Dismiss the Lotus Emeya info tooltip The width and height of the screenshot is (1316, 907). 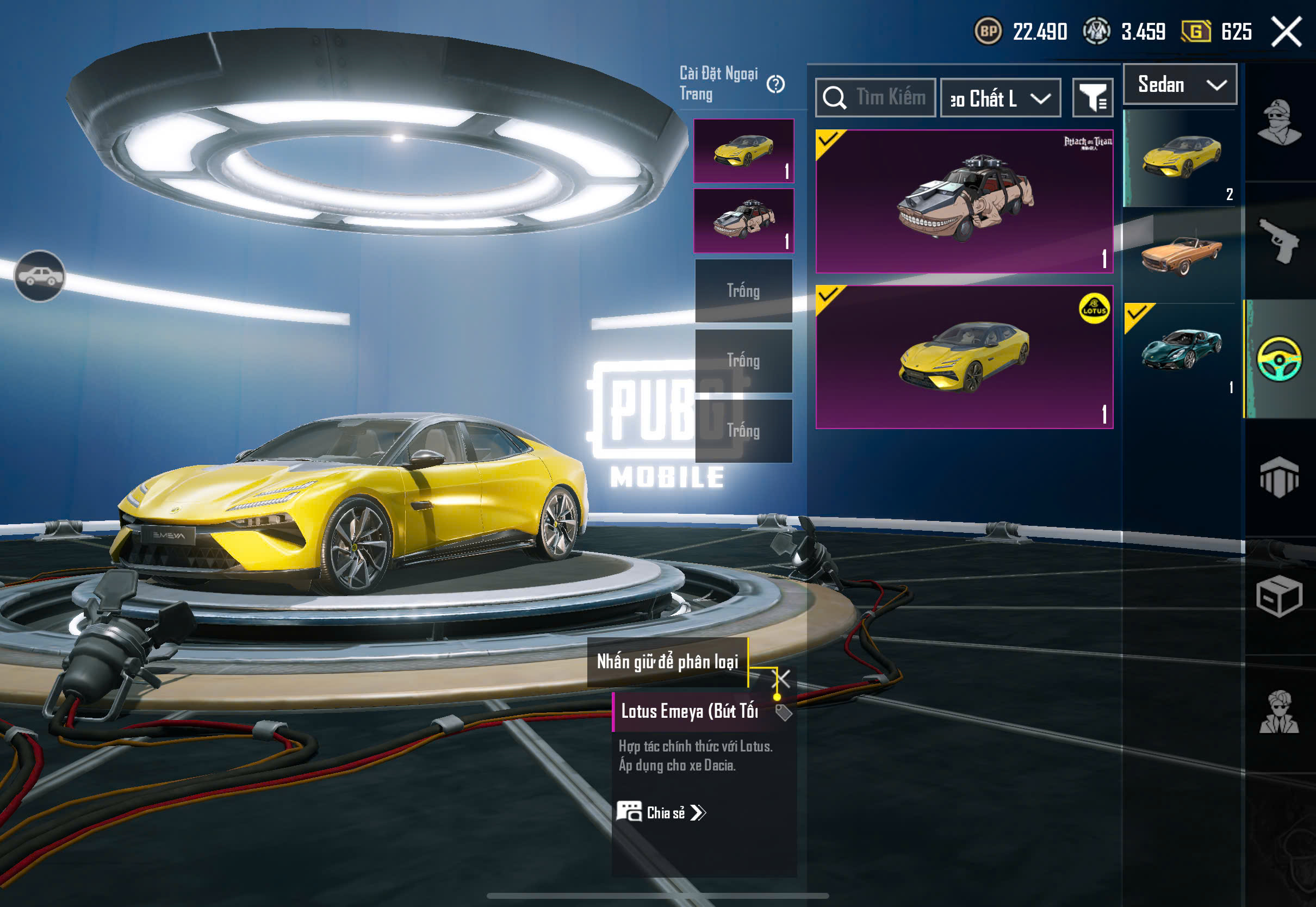click(x=783, y=678)
